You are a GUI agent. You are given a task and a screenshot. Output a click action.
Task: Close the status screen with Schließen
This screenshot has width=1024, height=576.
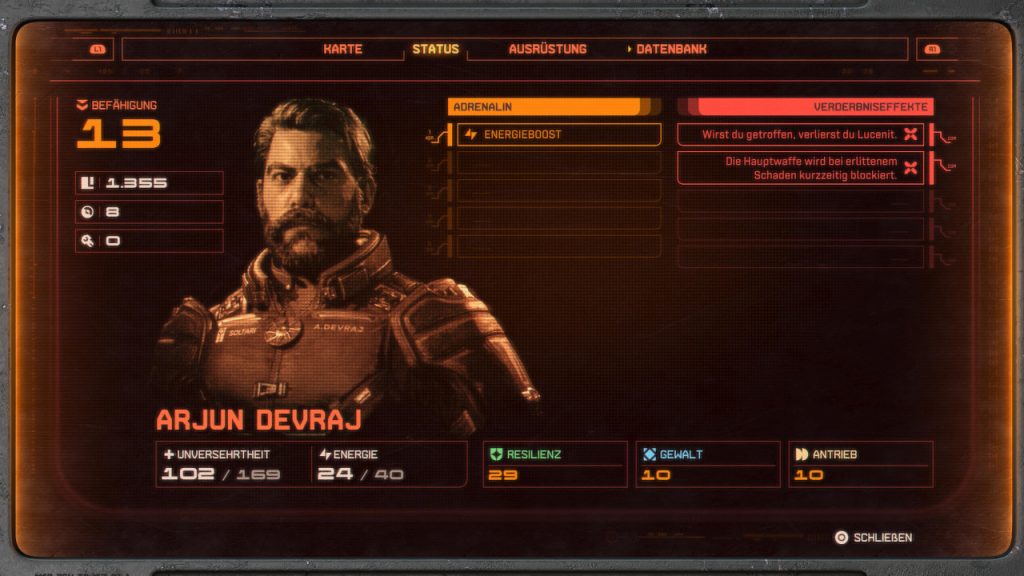873,538
